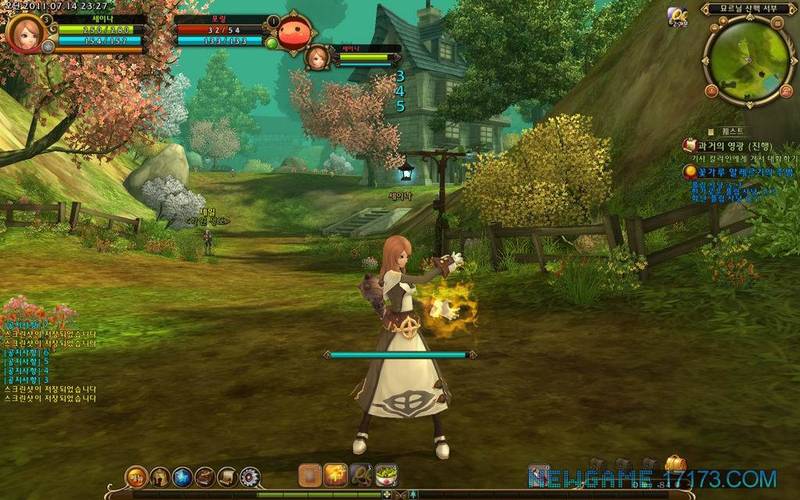This screenshot has width=800, height=500.
Task: Click the button at the minimap's lower-left
Action: click(x=712, y=91)
